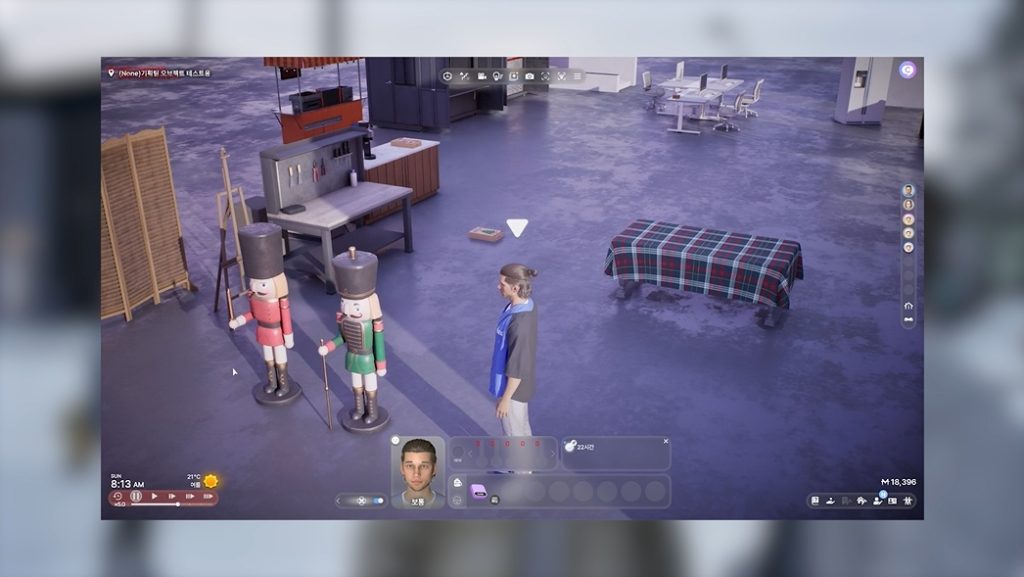Click the rewind time icon
Screen dimensions: 1024x577
118,496
